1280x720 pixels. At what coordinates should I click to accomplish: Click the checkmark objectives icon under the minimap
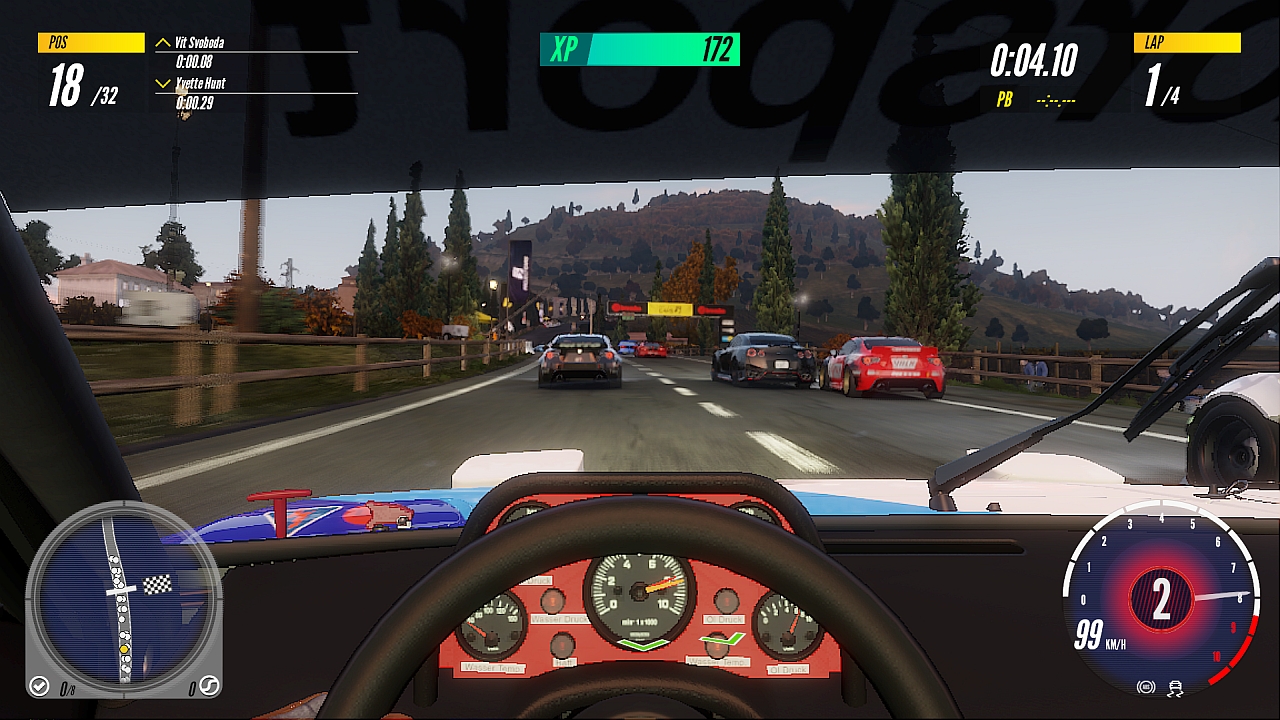[40, 686]
